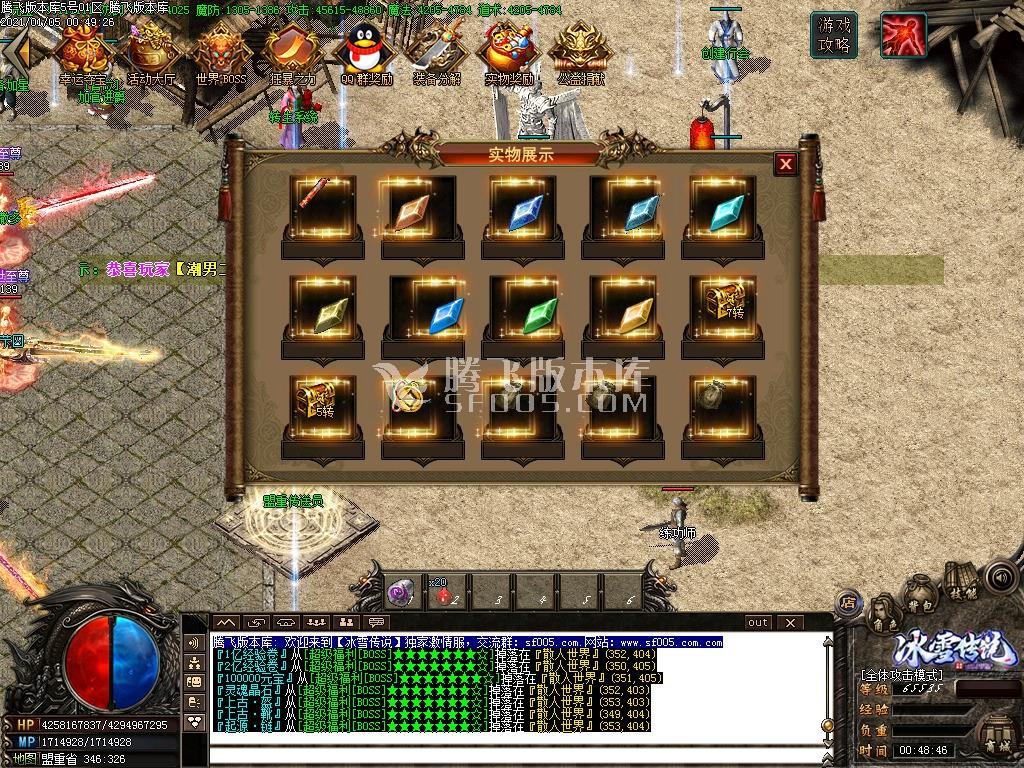Use the purple orb hotbar item
Screen dimensions: 1024x768
coord(402,594)
